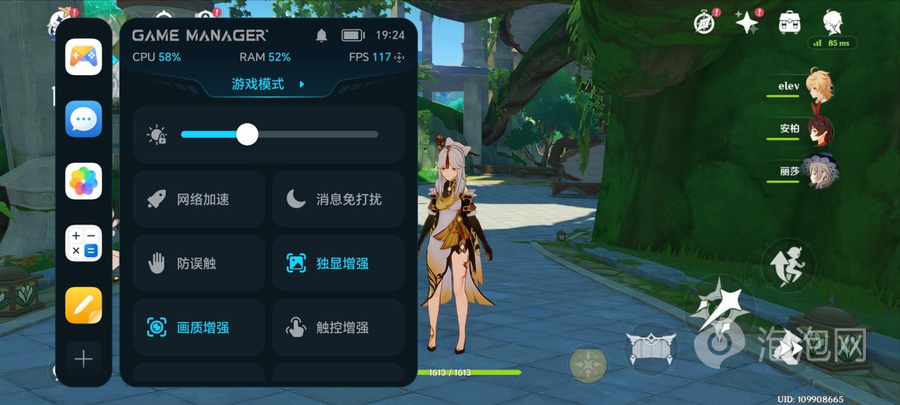Open the backpack inventory icon

click(x=790, y=22)
